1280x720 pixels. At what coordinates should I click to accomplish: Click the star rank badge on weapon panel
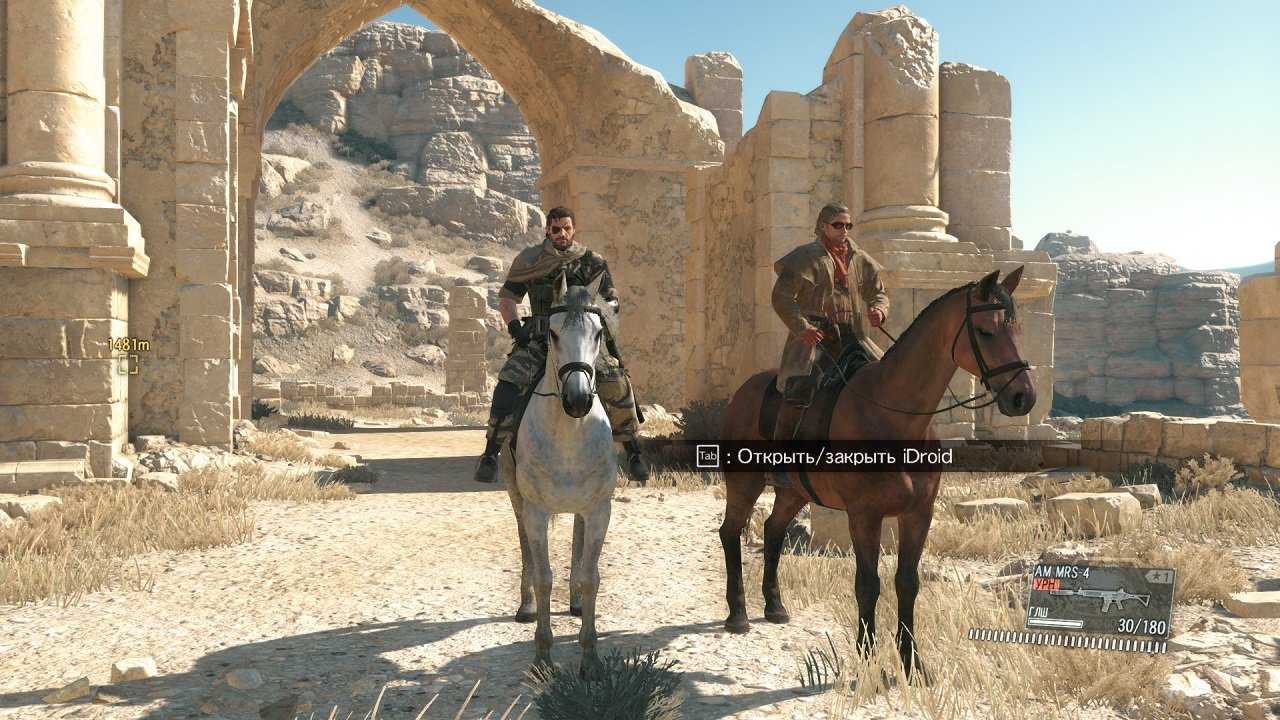coord(1158,575)
